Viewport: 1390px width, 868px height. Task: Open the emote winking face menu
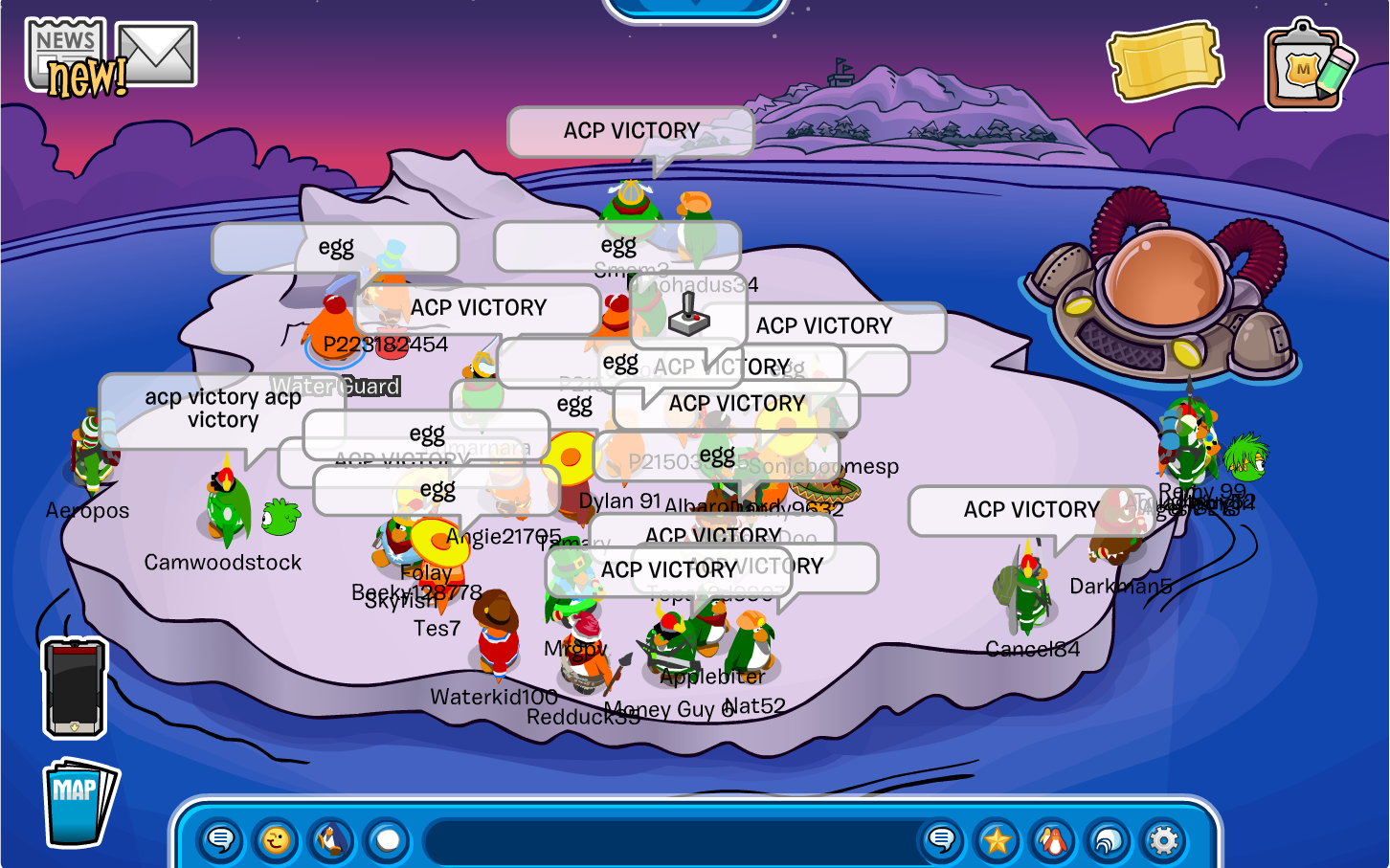pyautogui.click(x=276, y=840)
